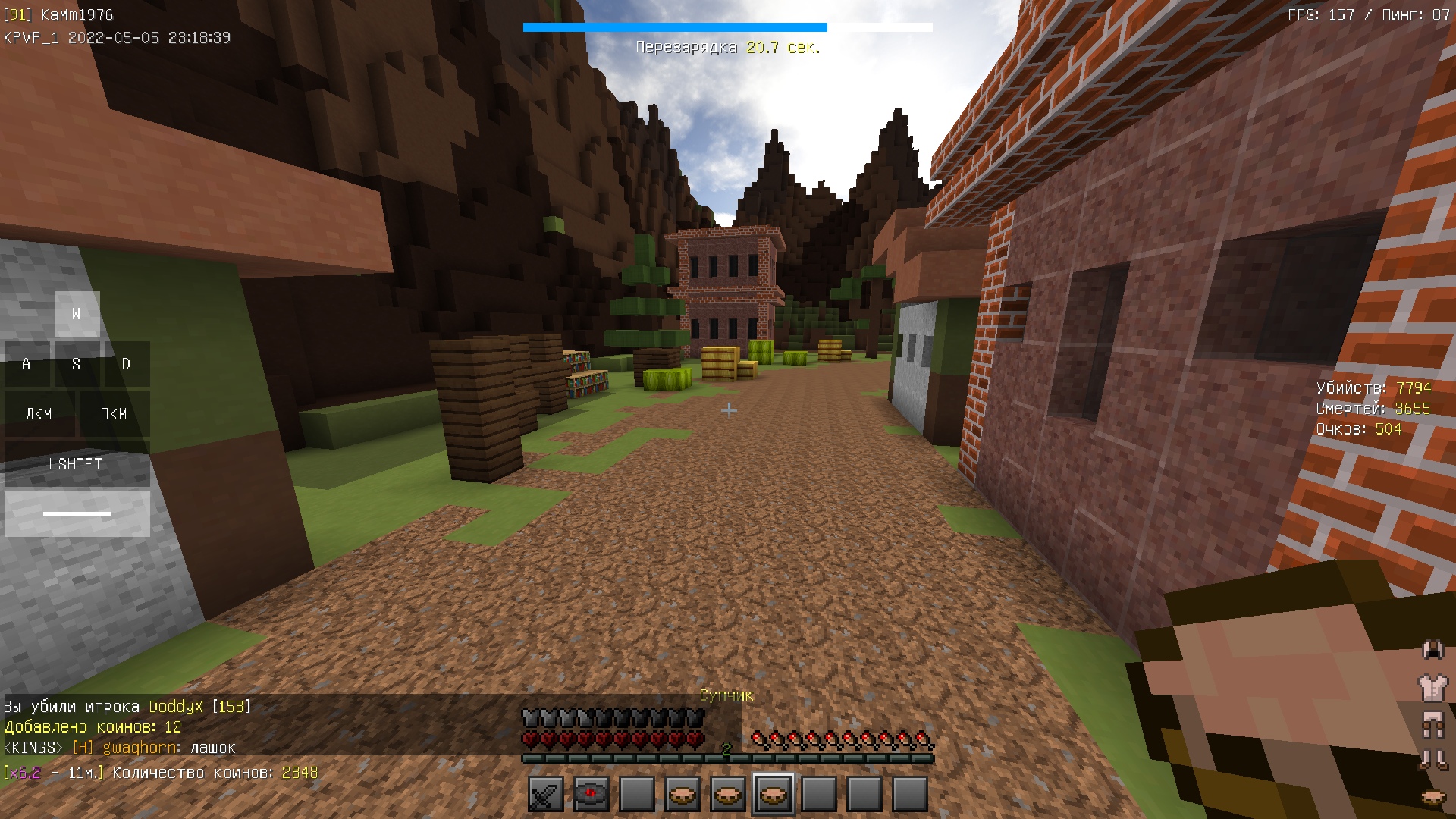
Task: Select the sword in the first hotbar slot
Action: pos(545,794)
